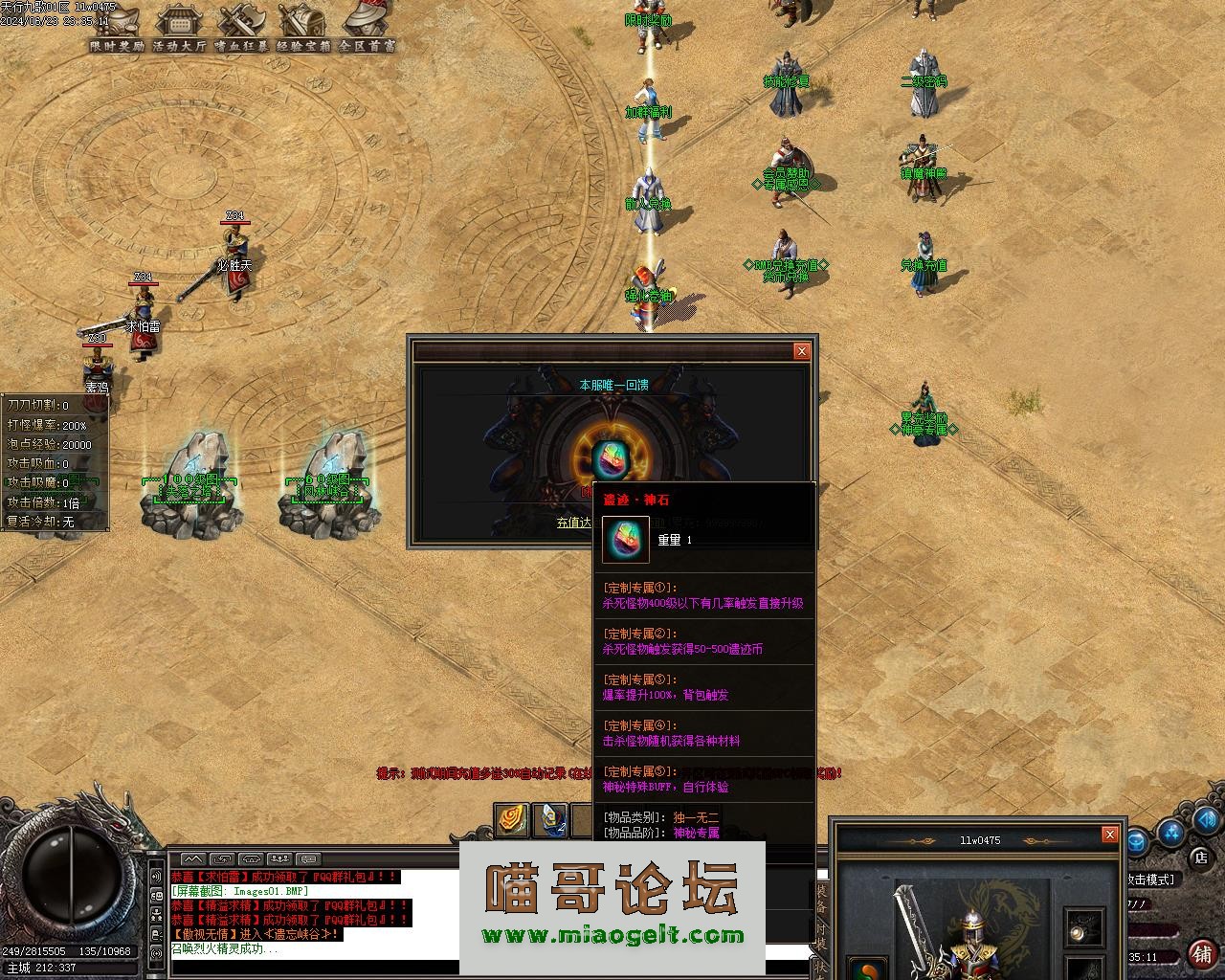Toggle the blue speaker sound orb
The width and height of the screenshot is (1225, 980).
[x=1206, y=820]
